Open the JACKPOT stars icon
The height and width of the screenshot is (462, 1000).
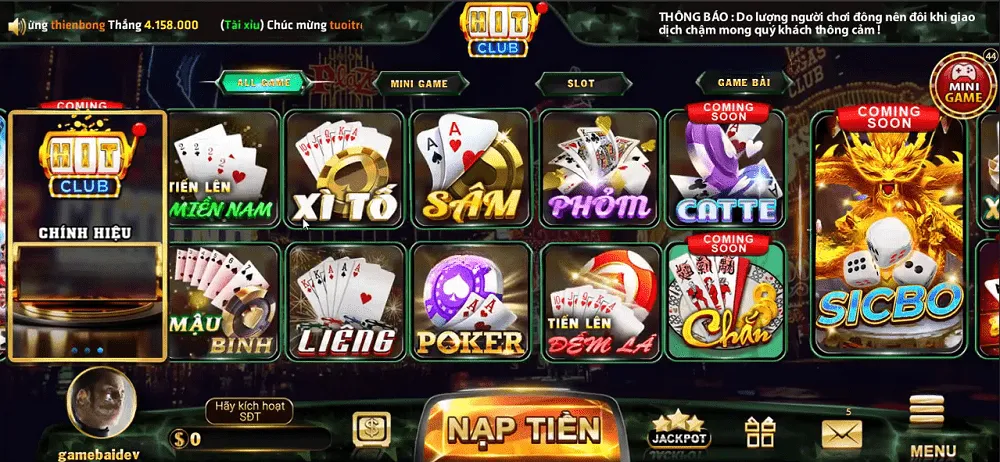coord(679,429)
